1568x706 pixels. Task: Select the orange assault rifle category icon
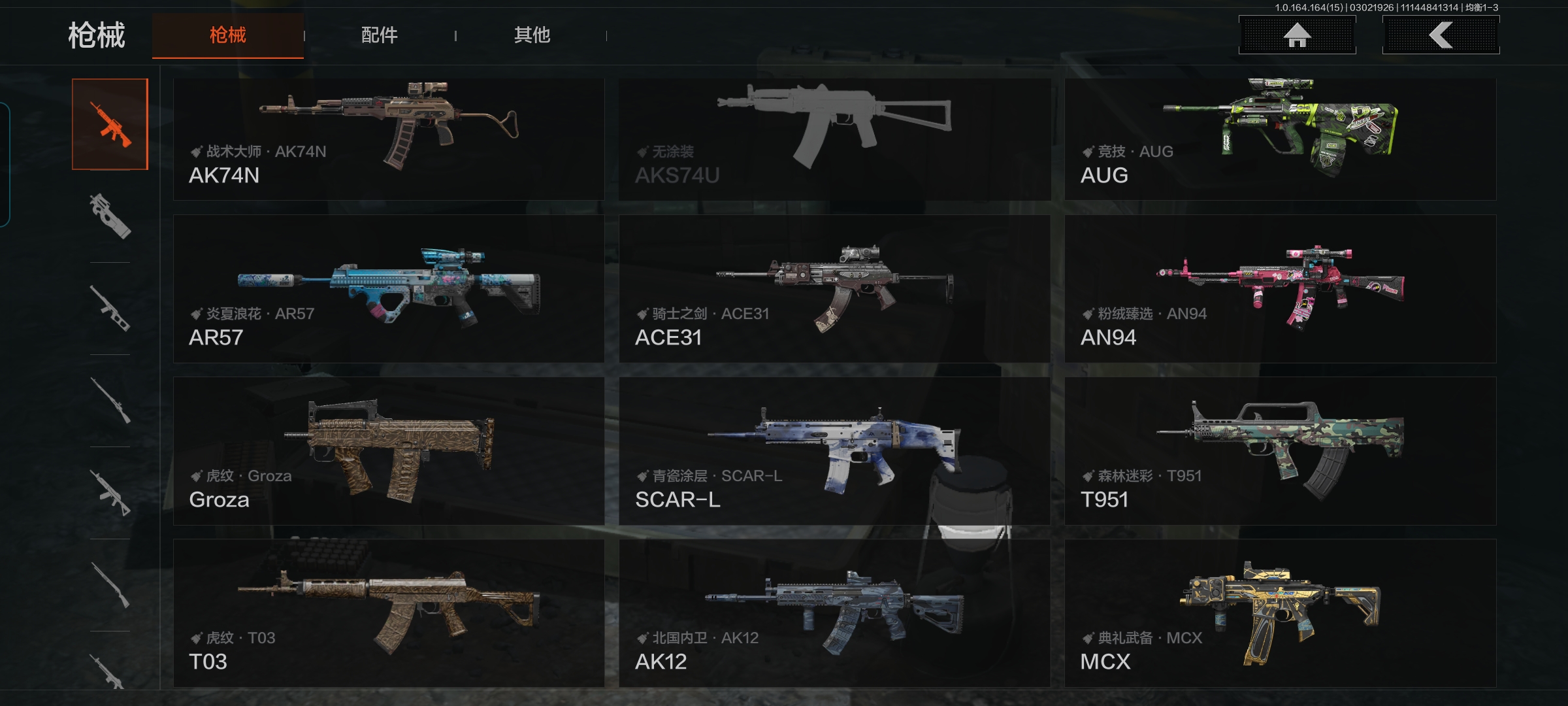110,124
